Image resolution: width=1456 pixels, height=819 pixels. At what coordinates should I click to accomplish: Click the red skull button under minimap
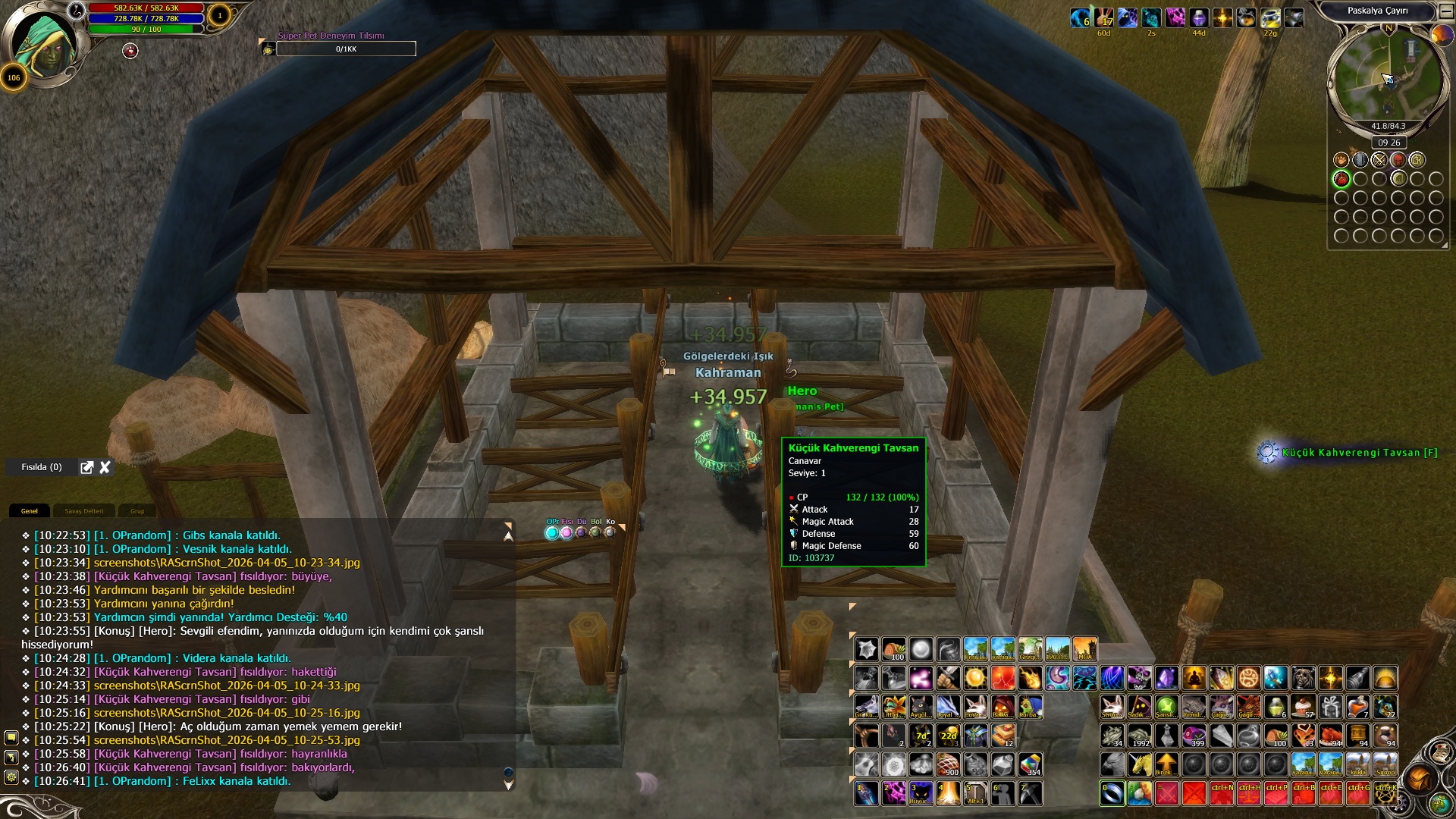coord(1398,160)
